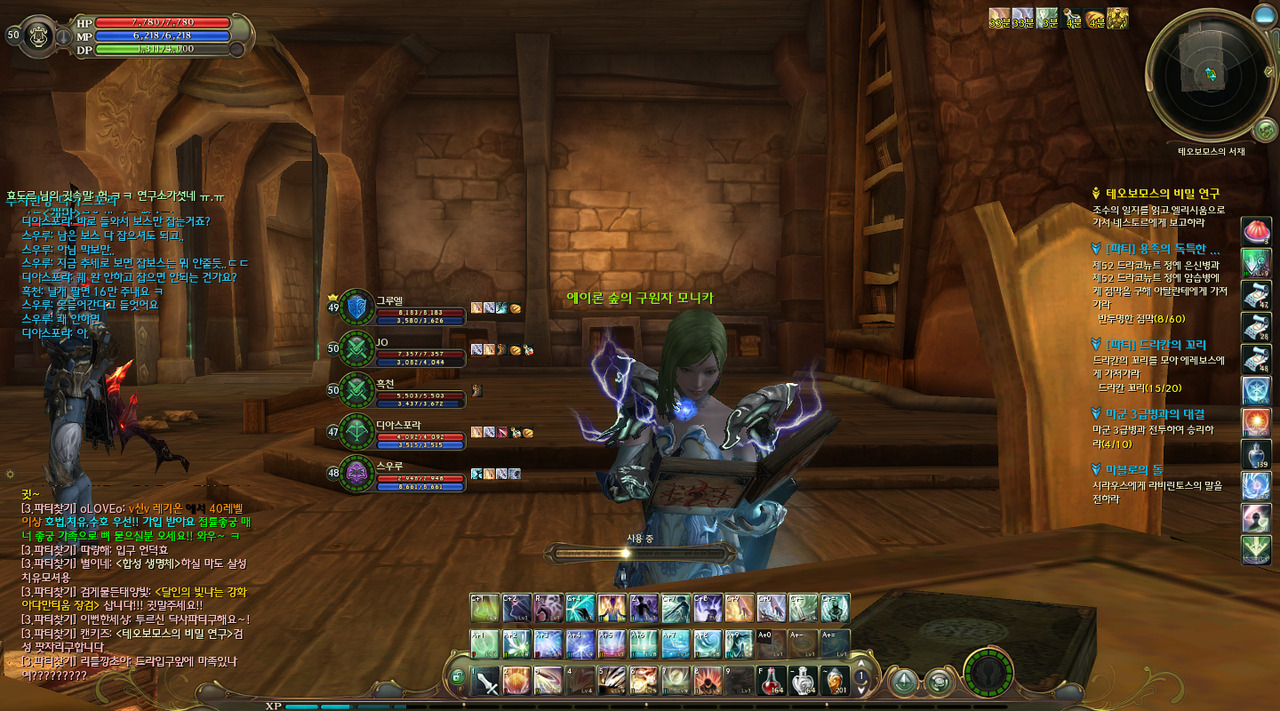
Task: Activate the fiery figure skill in slot 8
Action: coord(708,681)
